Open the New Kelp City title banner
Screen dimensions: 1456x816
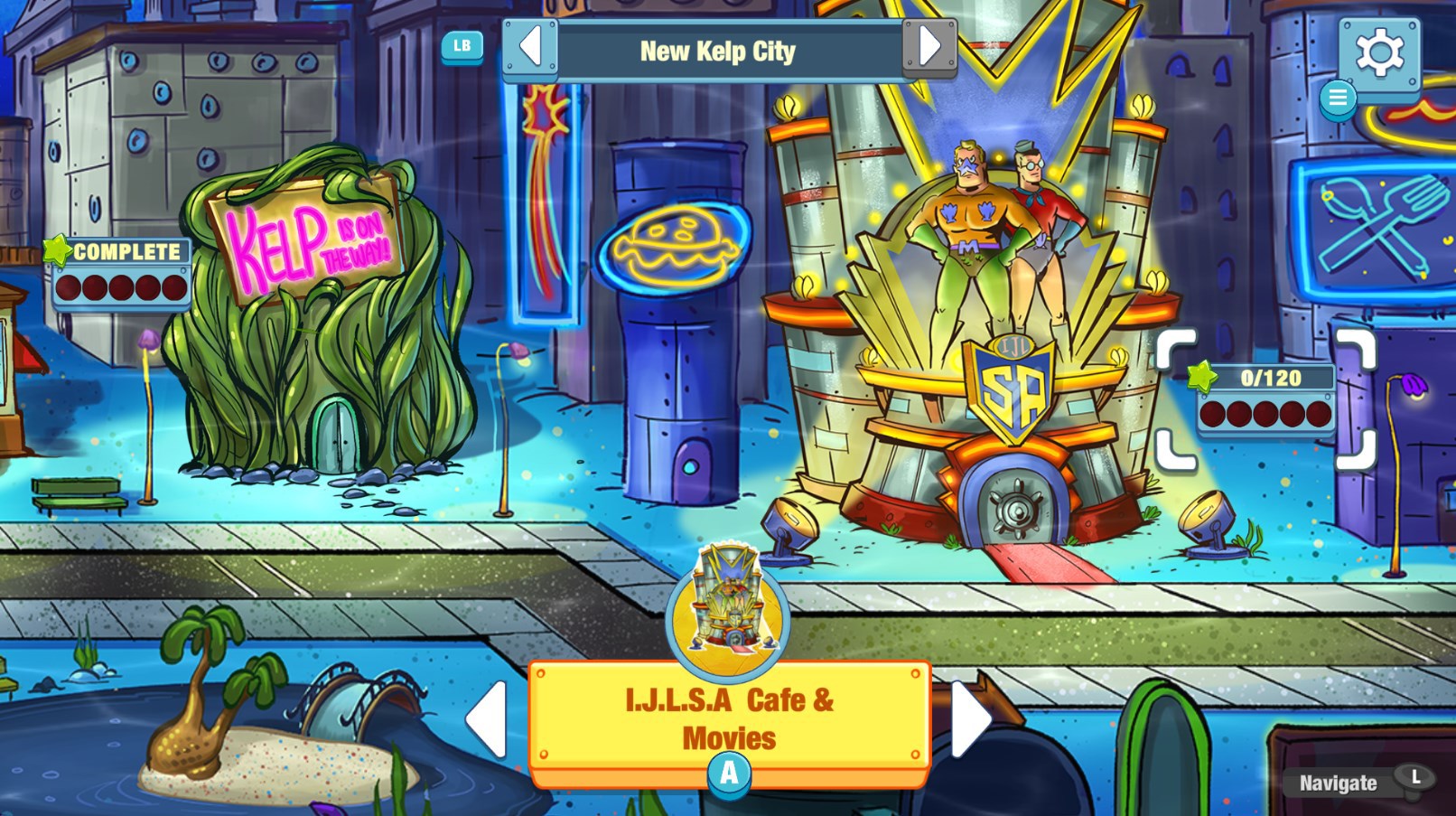click(x=718, y=52)
